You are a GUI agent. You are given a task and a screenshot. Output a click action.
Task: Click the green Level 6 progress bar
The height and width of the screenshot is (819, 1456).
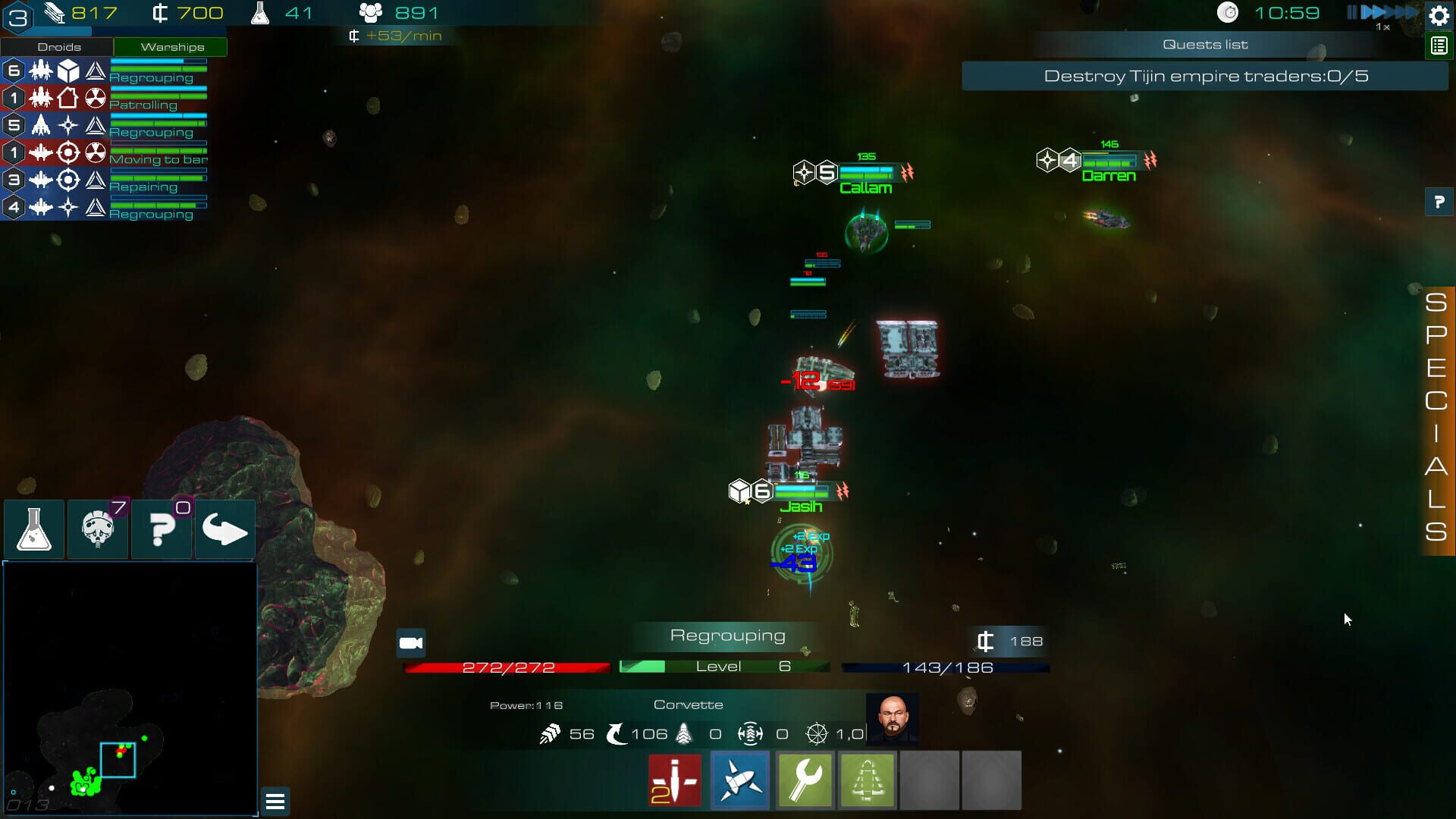pos(724,667)
